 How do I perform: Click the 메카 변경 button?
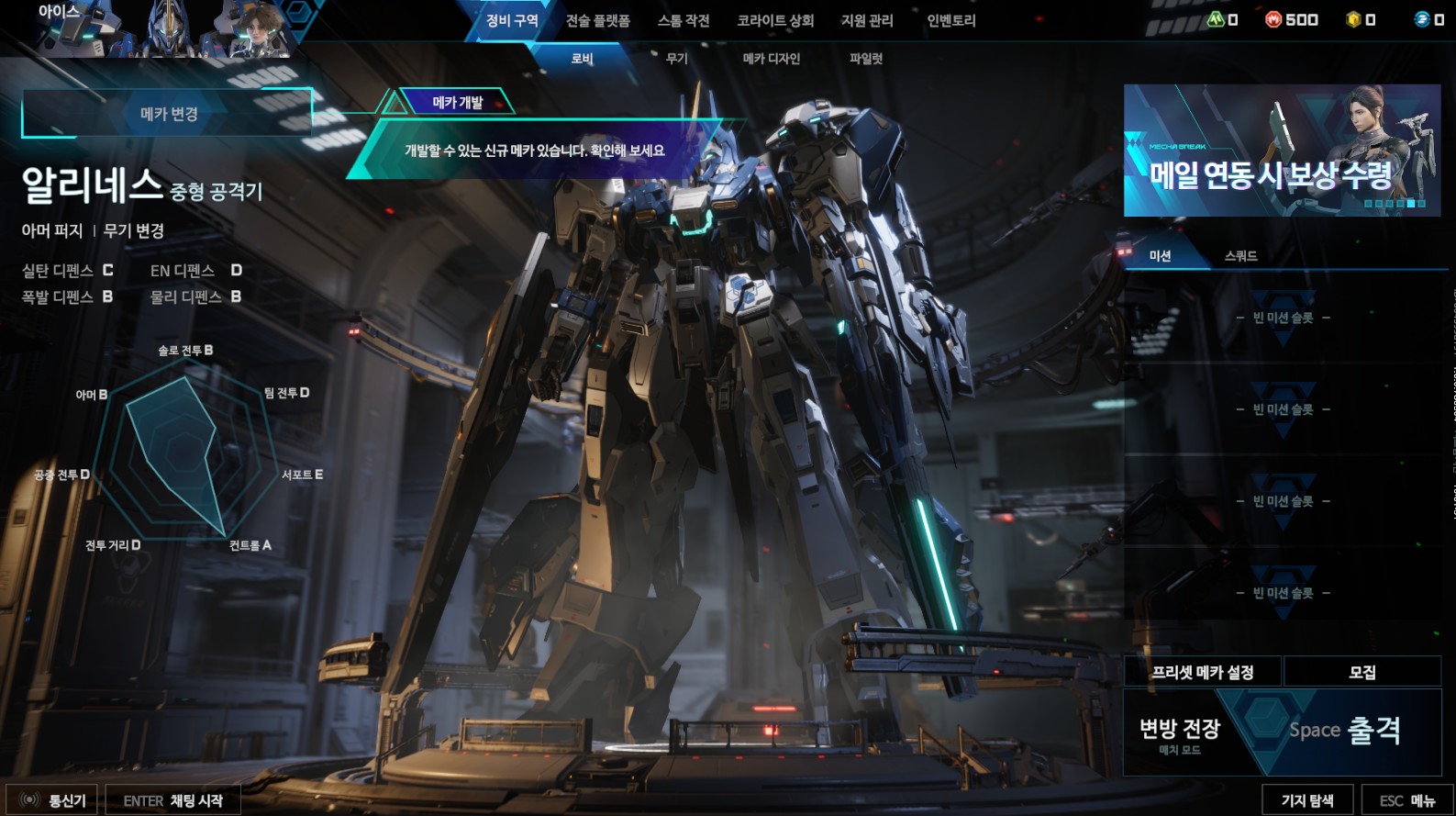tap(169, 114)
